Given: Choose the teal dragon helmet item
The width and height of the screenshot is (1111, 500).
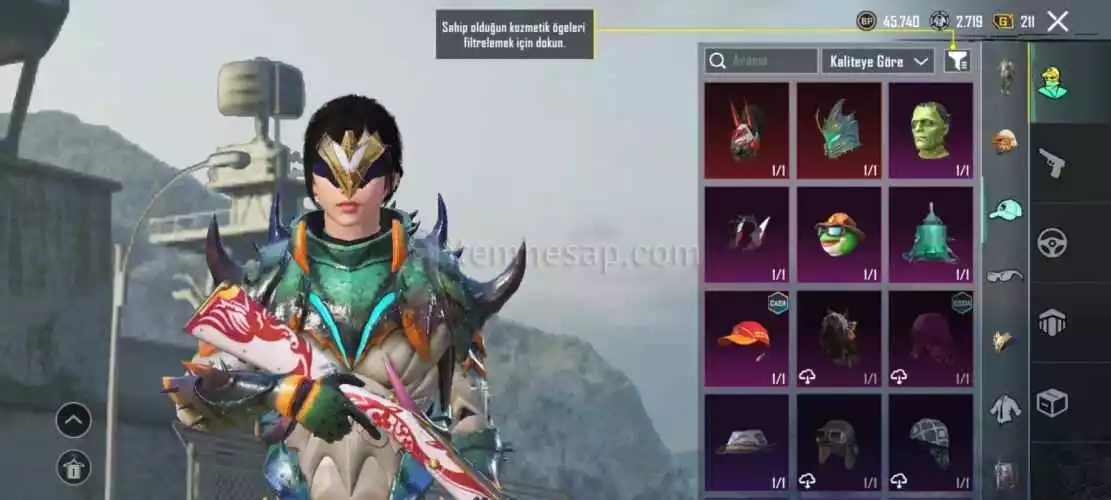Looking at the screenshot, I should pyautogui.click(x=839, y=130).
